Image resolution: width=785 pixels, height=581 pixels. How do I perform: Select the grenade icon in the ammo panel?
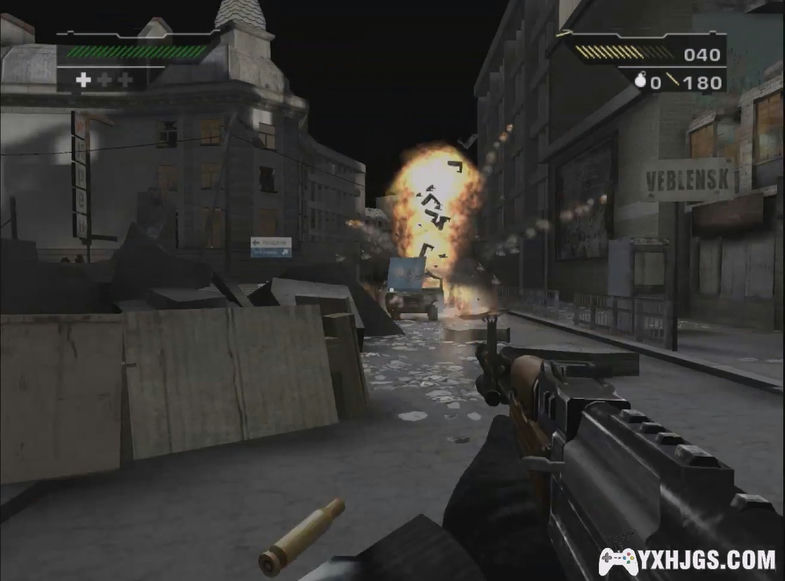click(x=641, y=82)
